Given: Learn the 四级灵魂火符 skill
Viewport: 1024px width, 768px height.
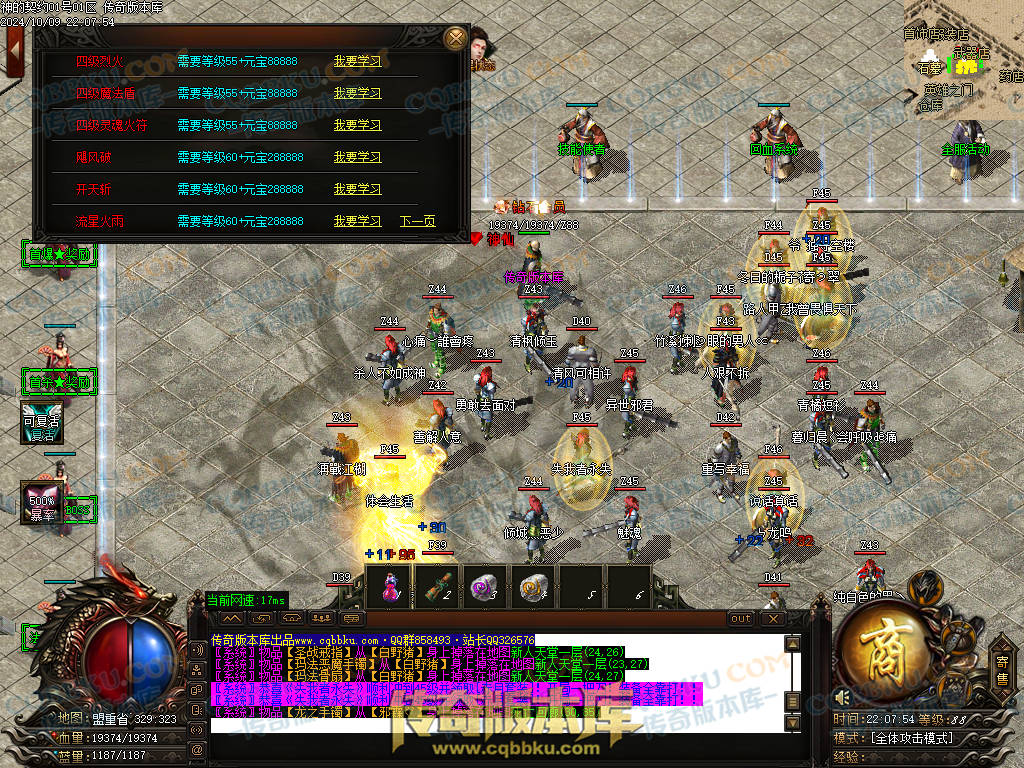Looking at the screenshot, I should pos(357,125).
